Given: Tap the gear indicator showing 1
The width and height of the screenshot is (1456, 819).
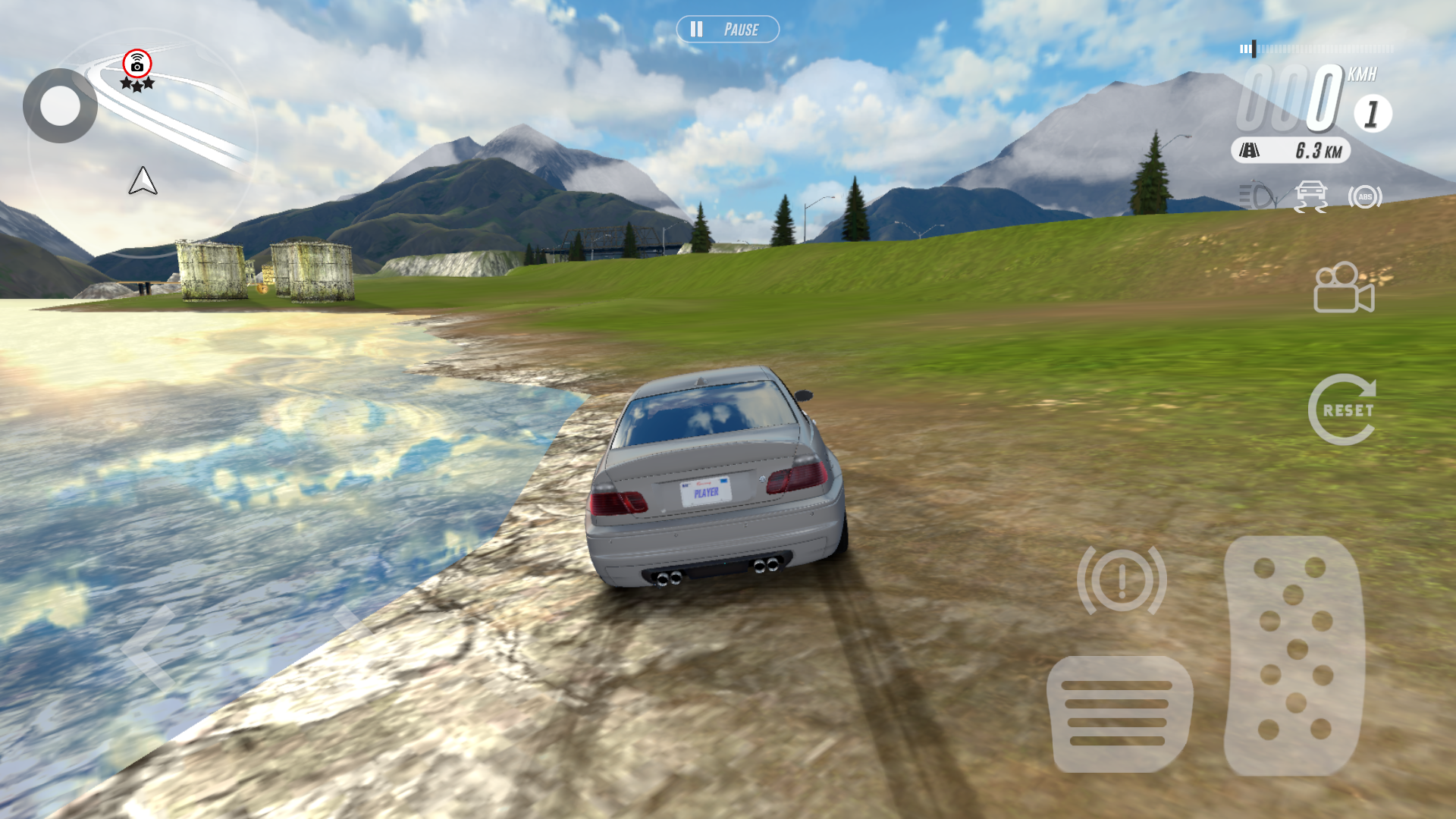Looking at the screenshot, I should pyautogui.click(x=1372, y=115).
